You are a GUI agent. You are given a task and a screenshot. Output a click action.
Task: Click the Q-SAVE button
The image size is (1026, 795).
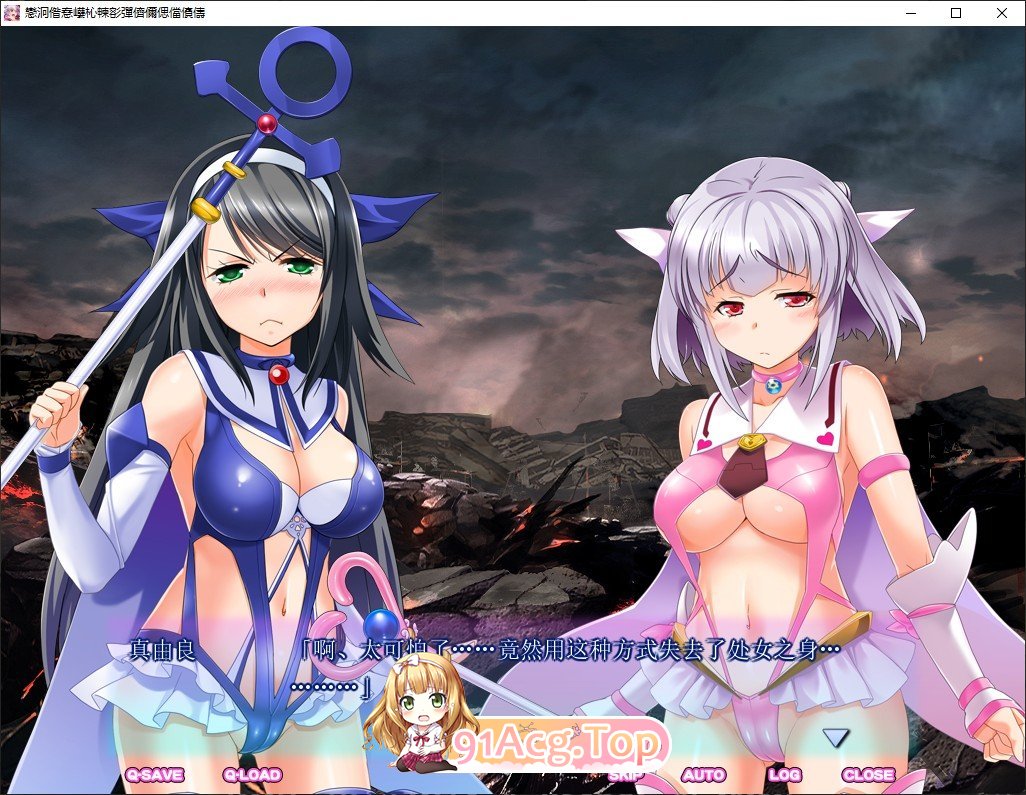click(154, 774)
